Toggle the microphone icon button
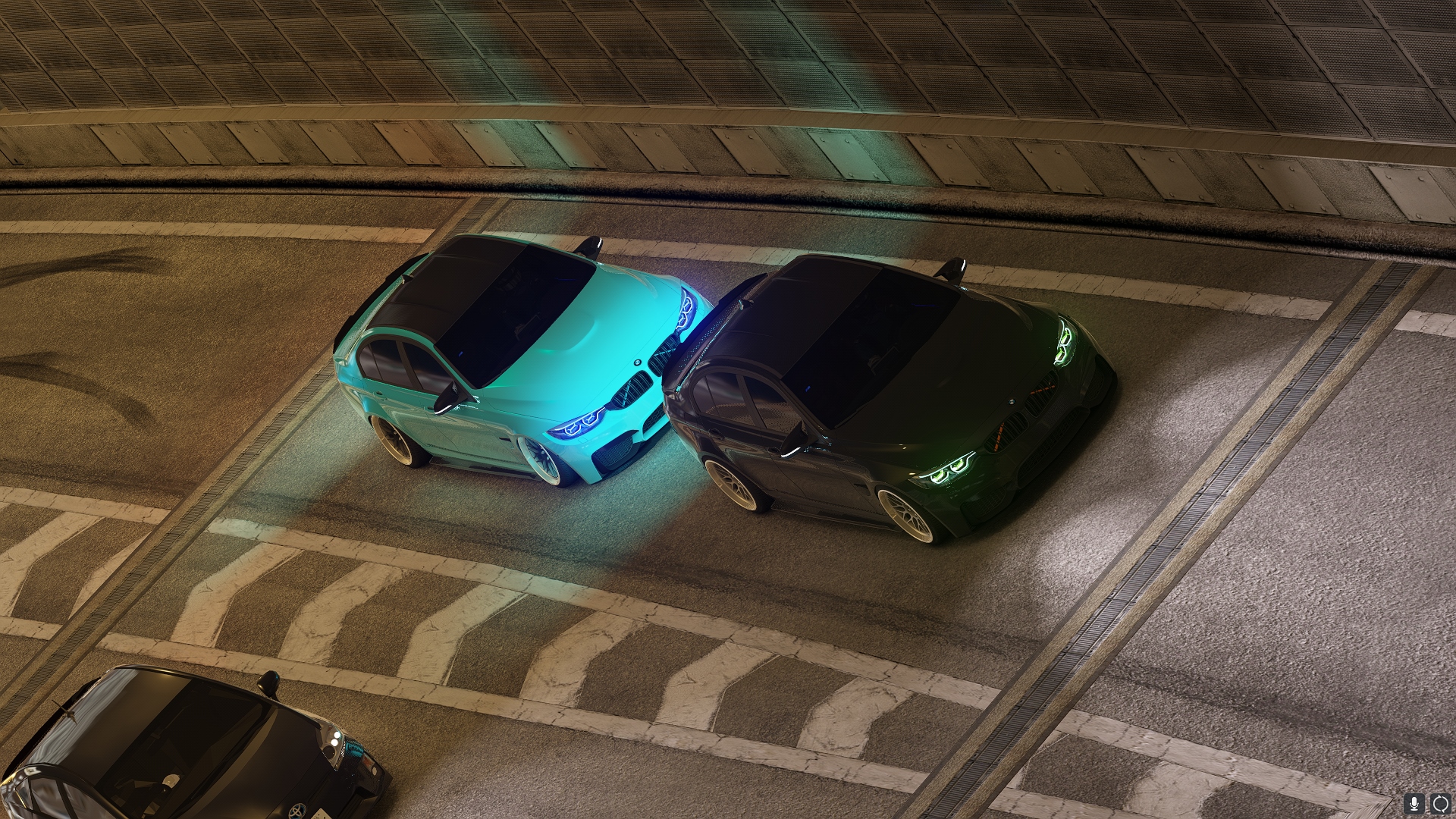Screen dimensions: 1456x819 (1414, 803)
